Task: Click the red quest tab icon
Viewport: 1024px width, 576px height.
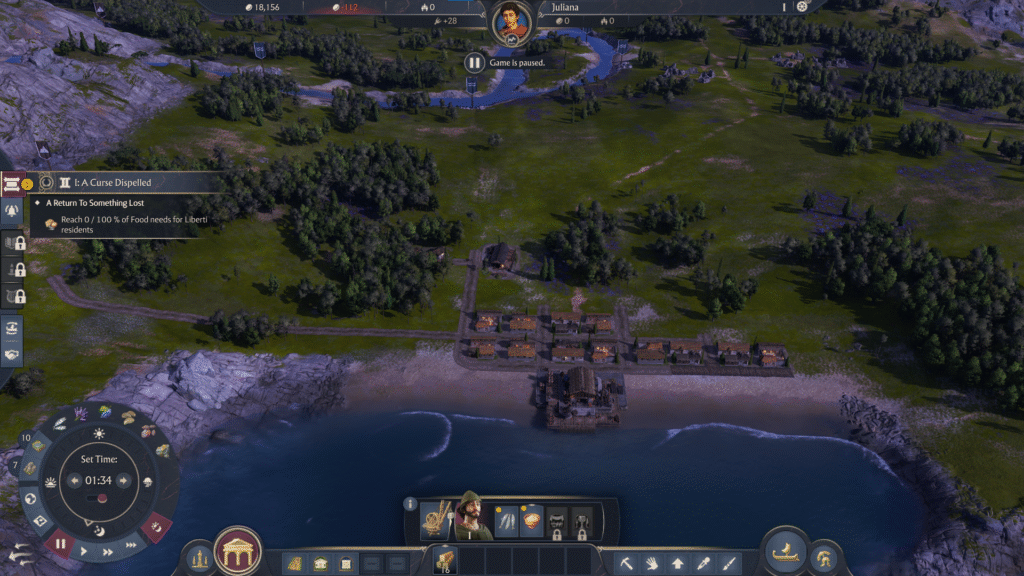Action: [x=12, y=183]
